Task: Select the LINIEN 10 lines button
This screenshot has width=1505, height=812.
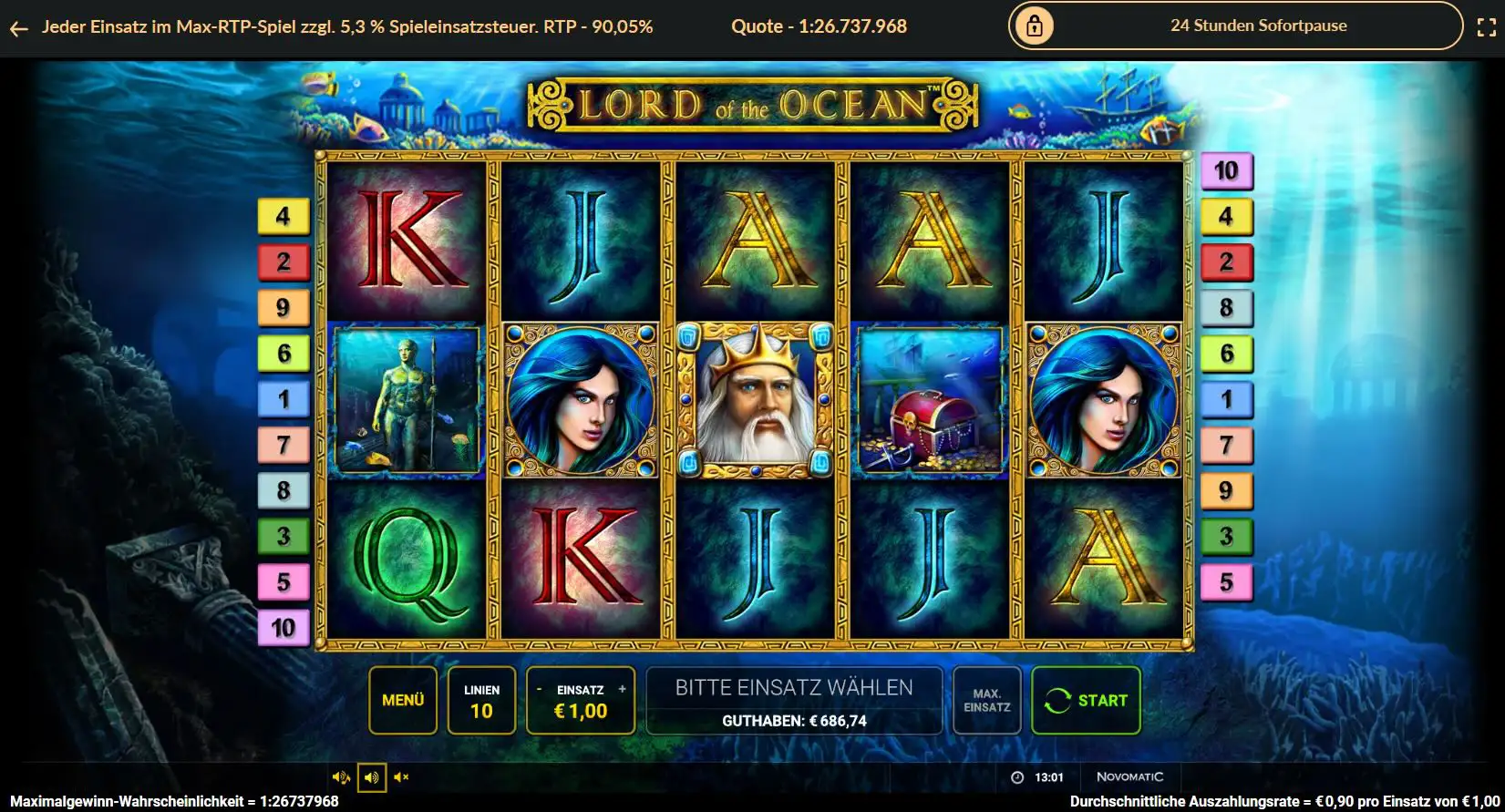Action: (x=481, y=700)
